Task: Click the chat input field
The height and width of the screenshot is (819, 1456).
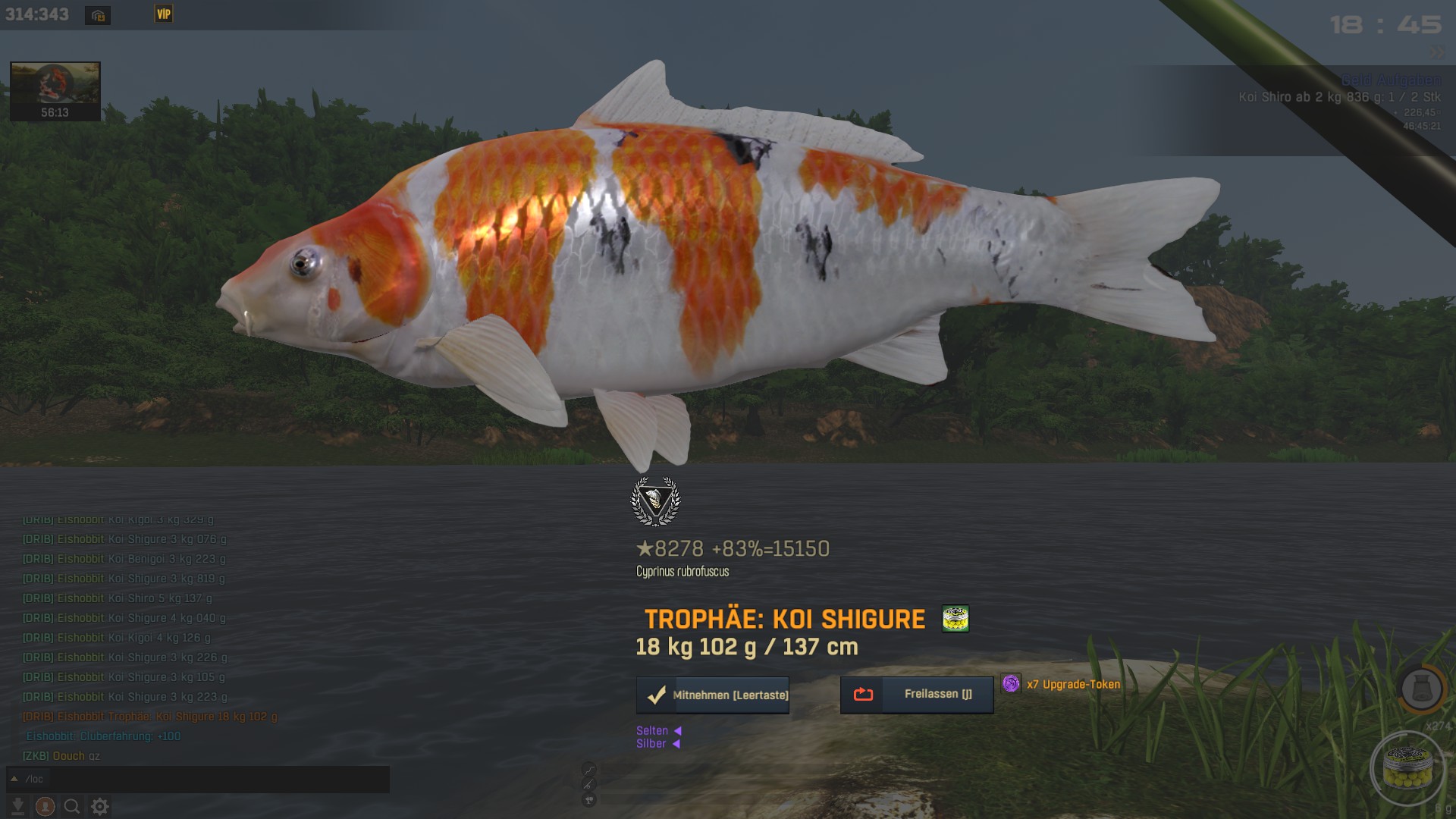Action: [x=205, y=779]
